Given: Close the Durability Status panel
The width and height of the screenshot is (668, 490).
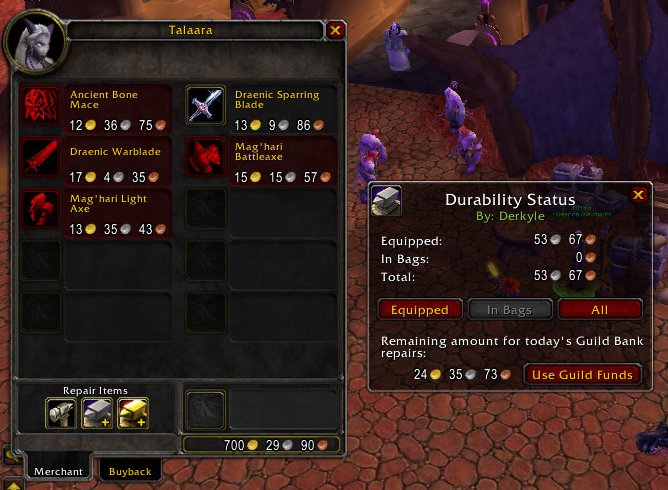Looking at the screenshot, I should click(x=638, y=196).
